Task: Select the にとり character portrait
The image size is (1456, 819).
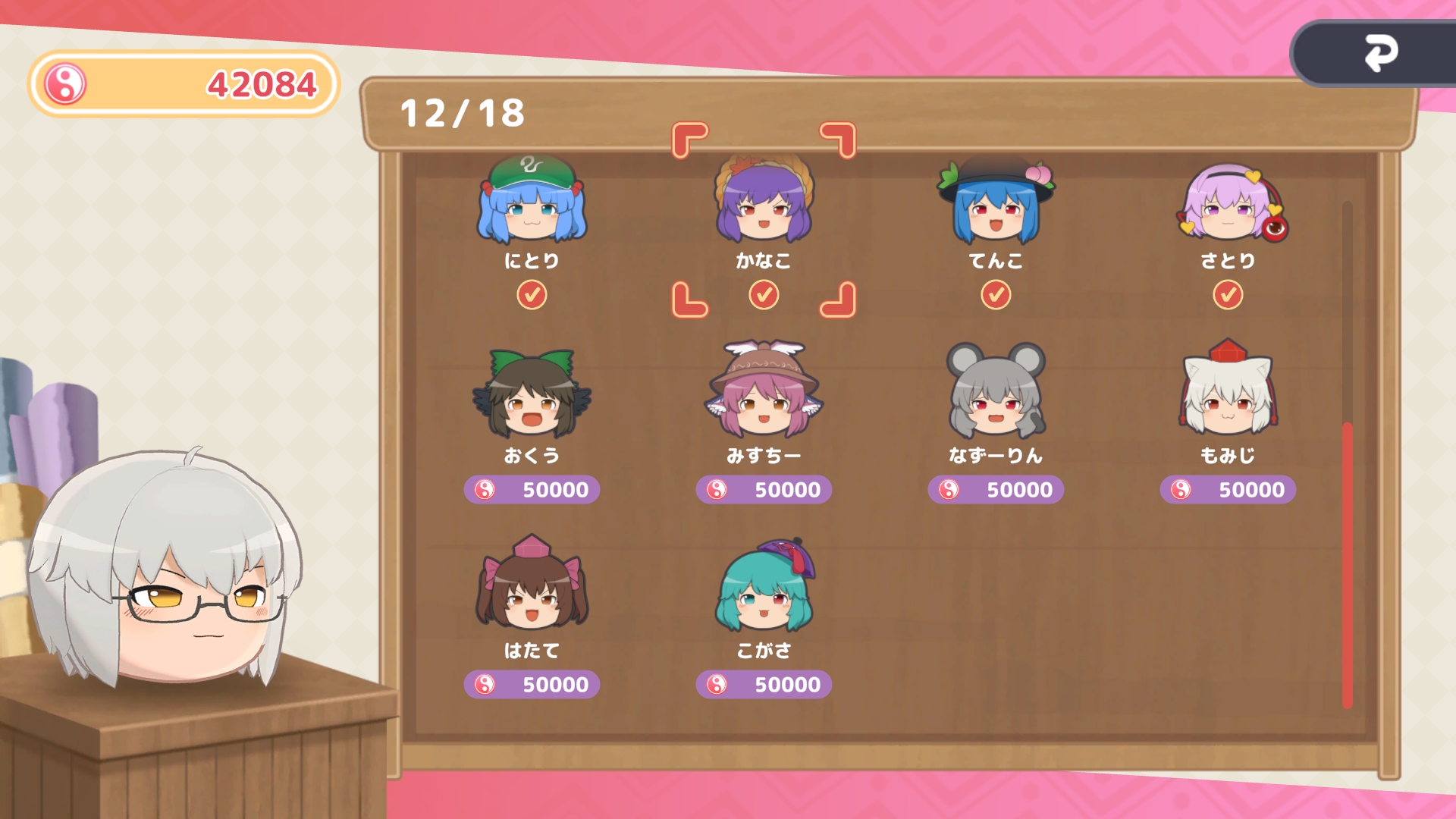Action: click(531, 205)
